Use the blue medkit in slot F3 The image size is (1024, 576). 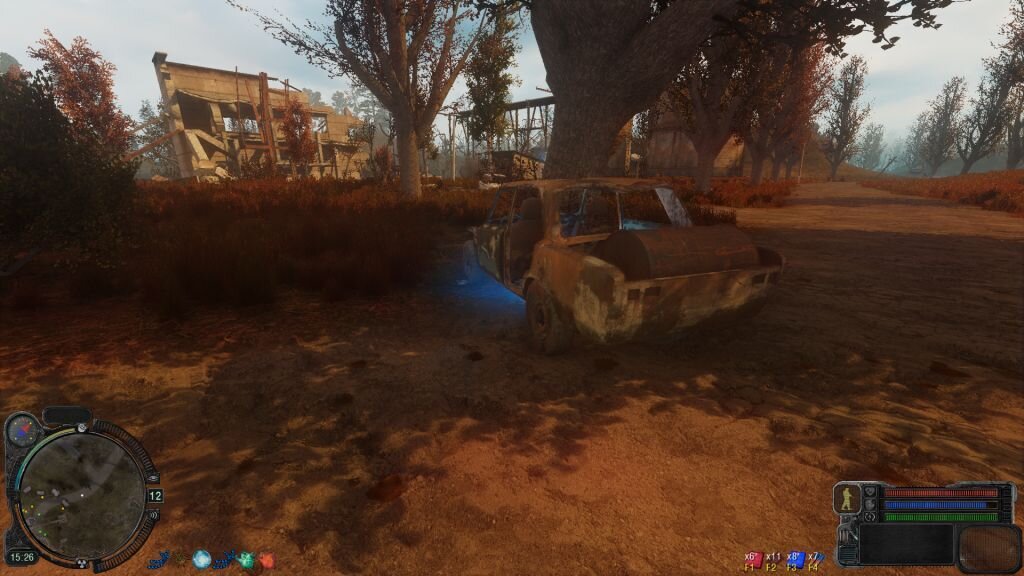pyautogui.click(x=795, y=560)
